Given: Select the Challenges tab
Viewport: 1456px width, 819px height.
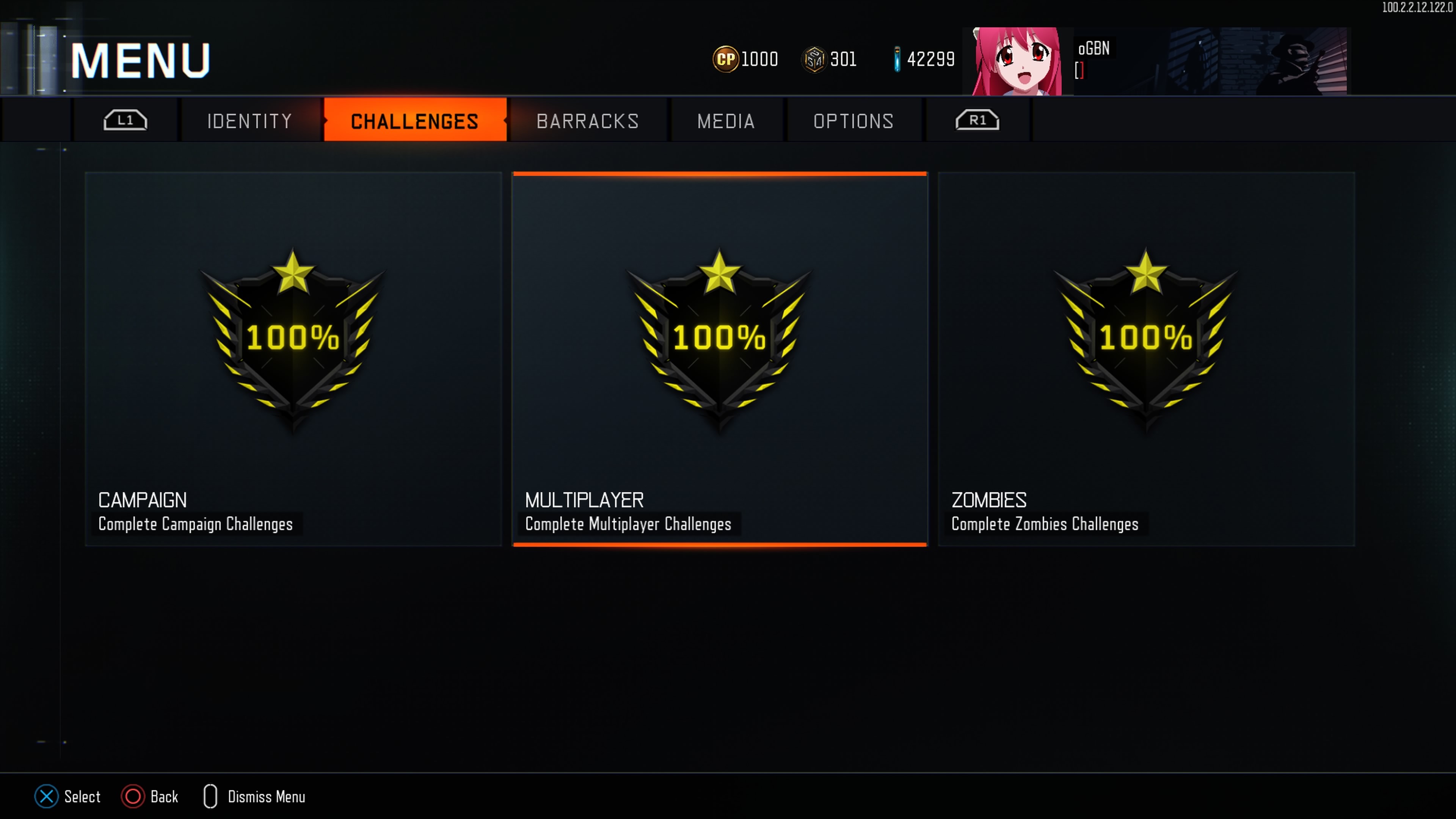Looking at the screenshot, I should click(x=414, y=121).
